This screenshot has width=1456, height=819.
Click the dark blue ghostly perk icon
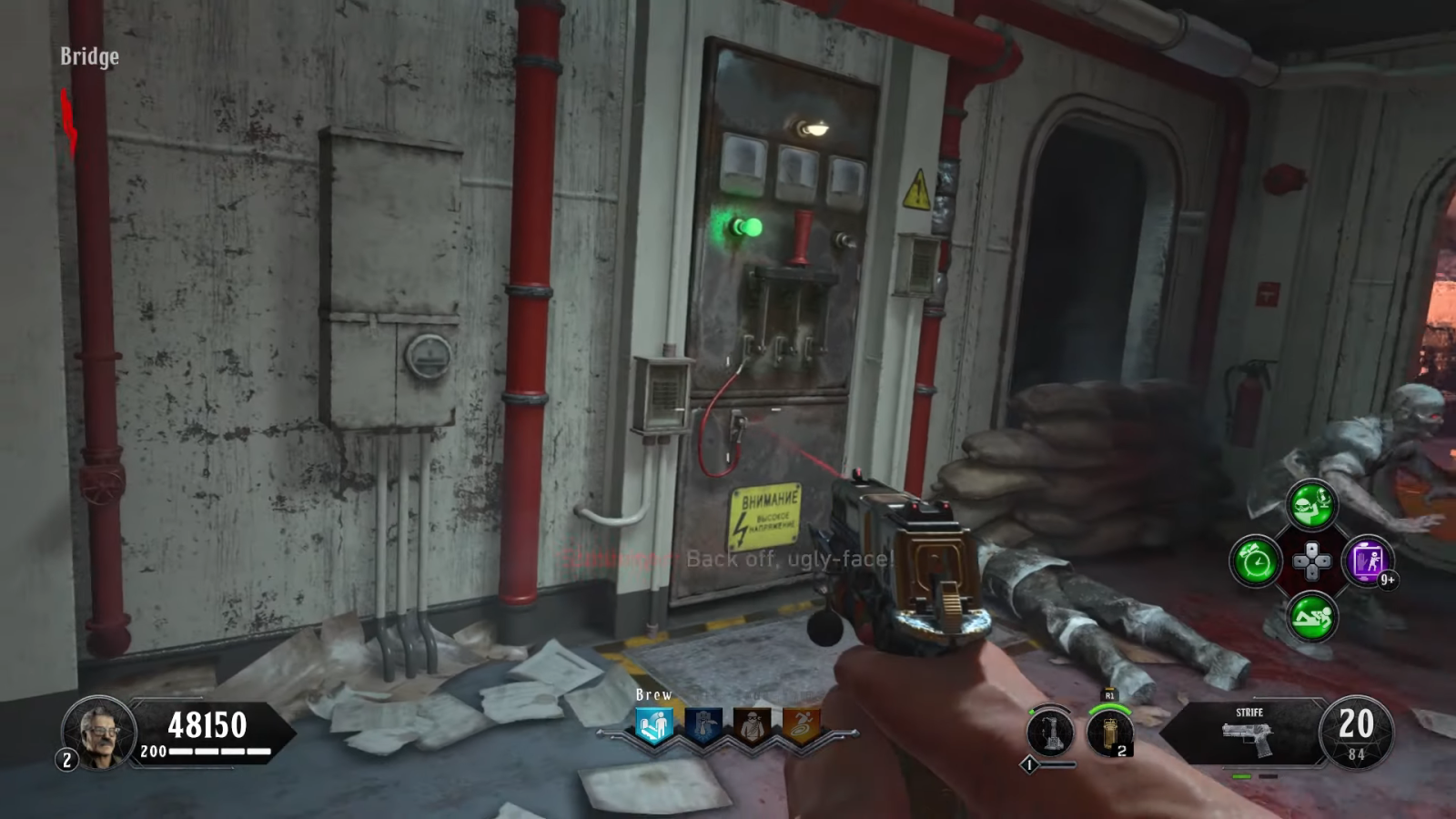[x=703, y=727]
